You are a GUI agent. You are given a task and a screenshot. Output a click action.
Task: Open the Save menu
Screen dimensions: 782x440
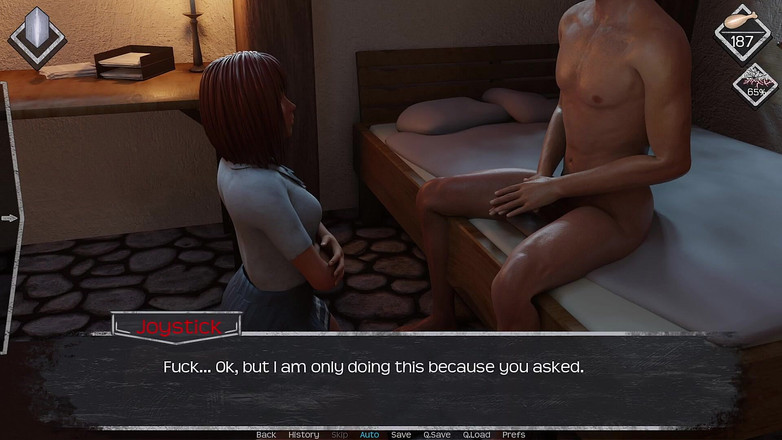point(401,435)
